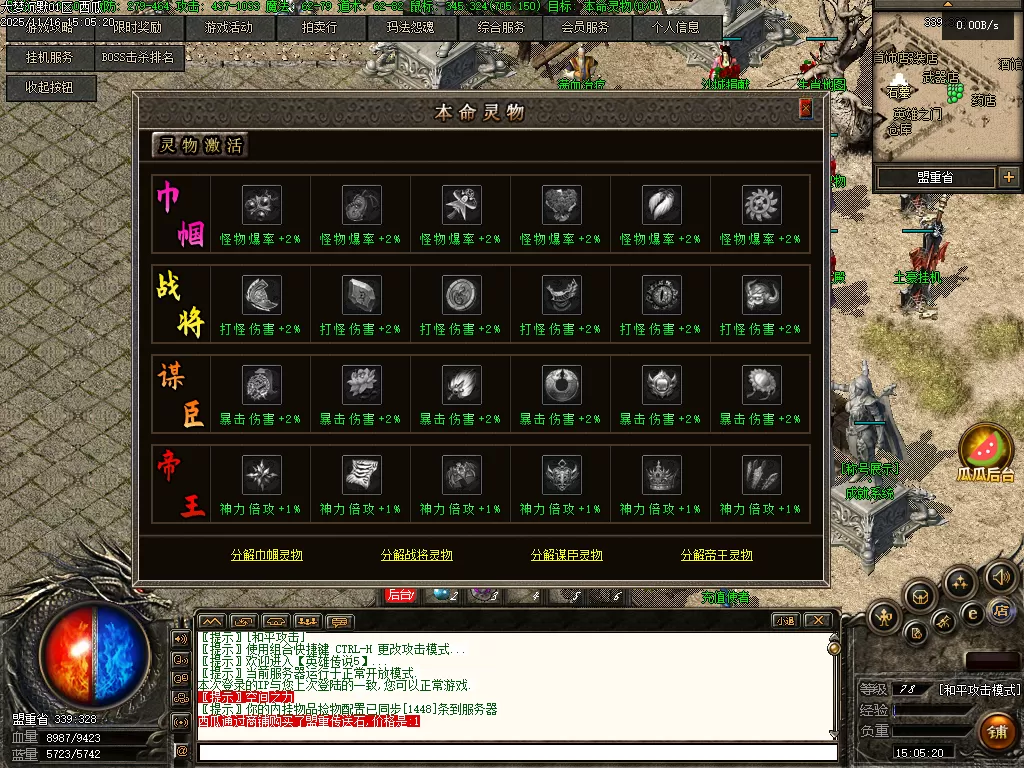
Task: Open 挂机服务 auto-play service
Action: [x=50, y=58]
